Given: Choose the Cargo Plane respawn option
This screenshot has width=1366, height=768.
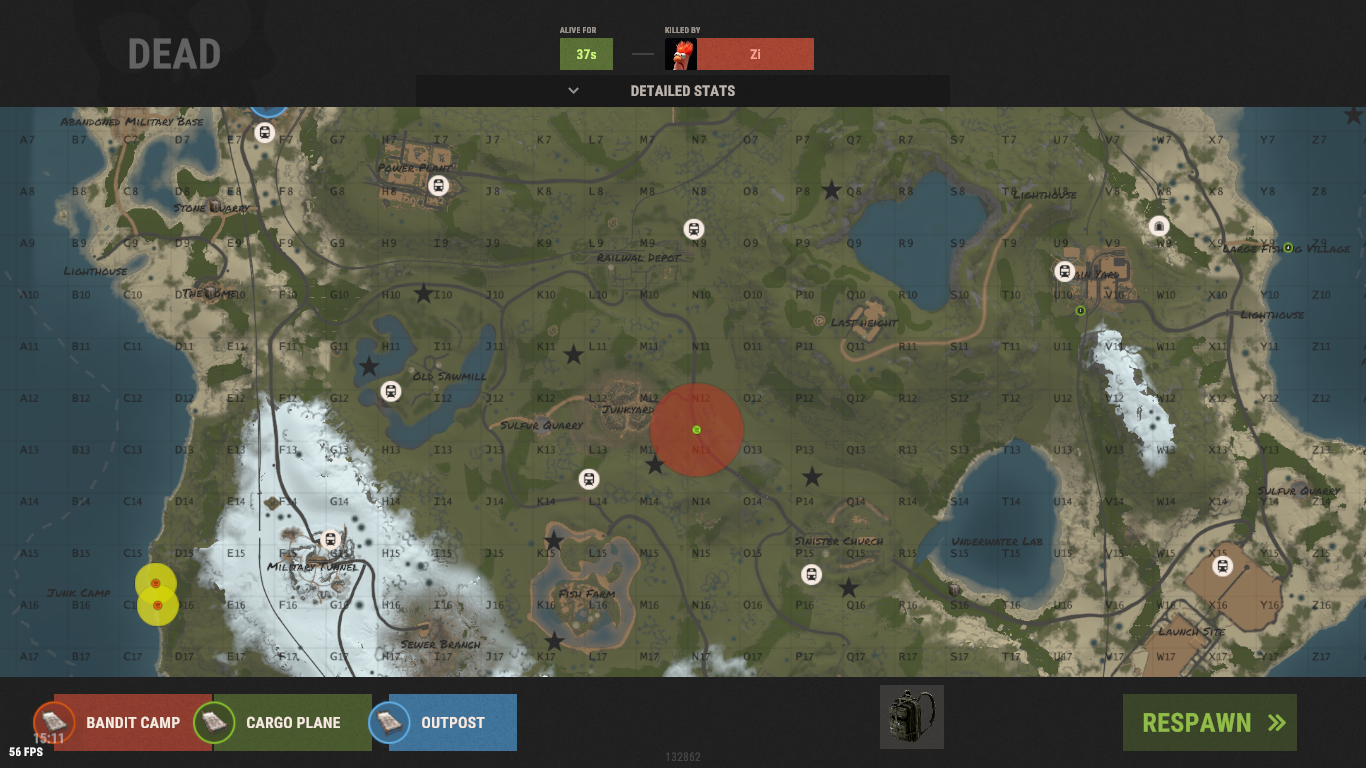Looking at the screenshot, I should pos(292,723).
